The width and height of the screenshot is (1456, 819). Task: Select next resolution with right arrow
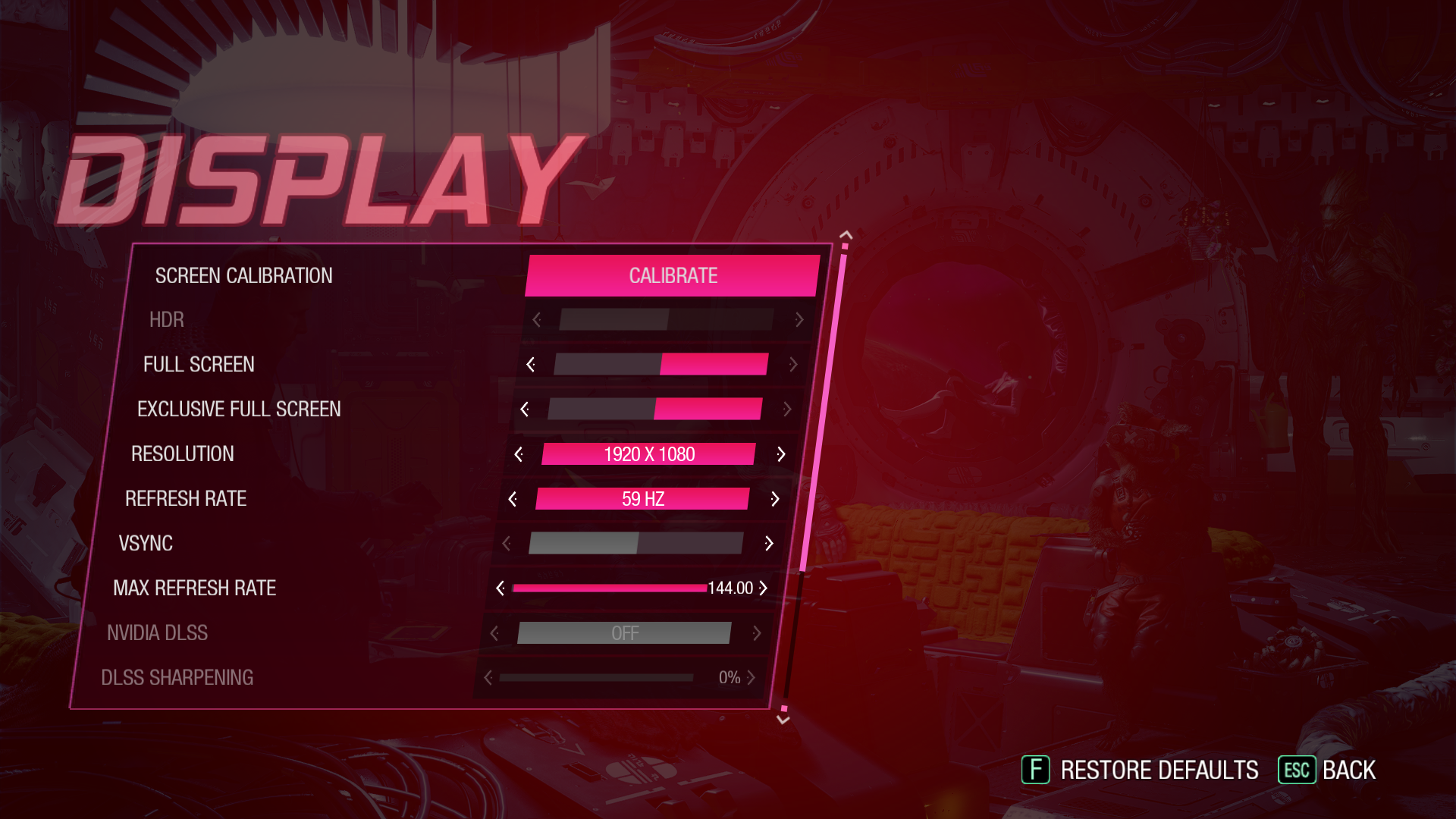pos(781,454)
